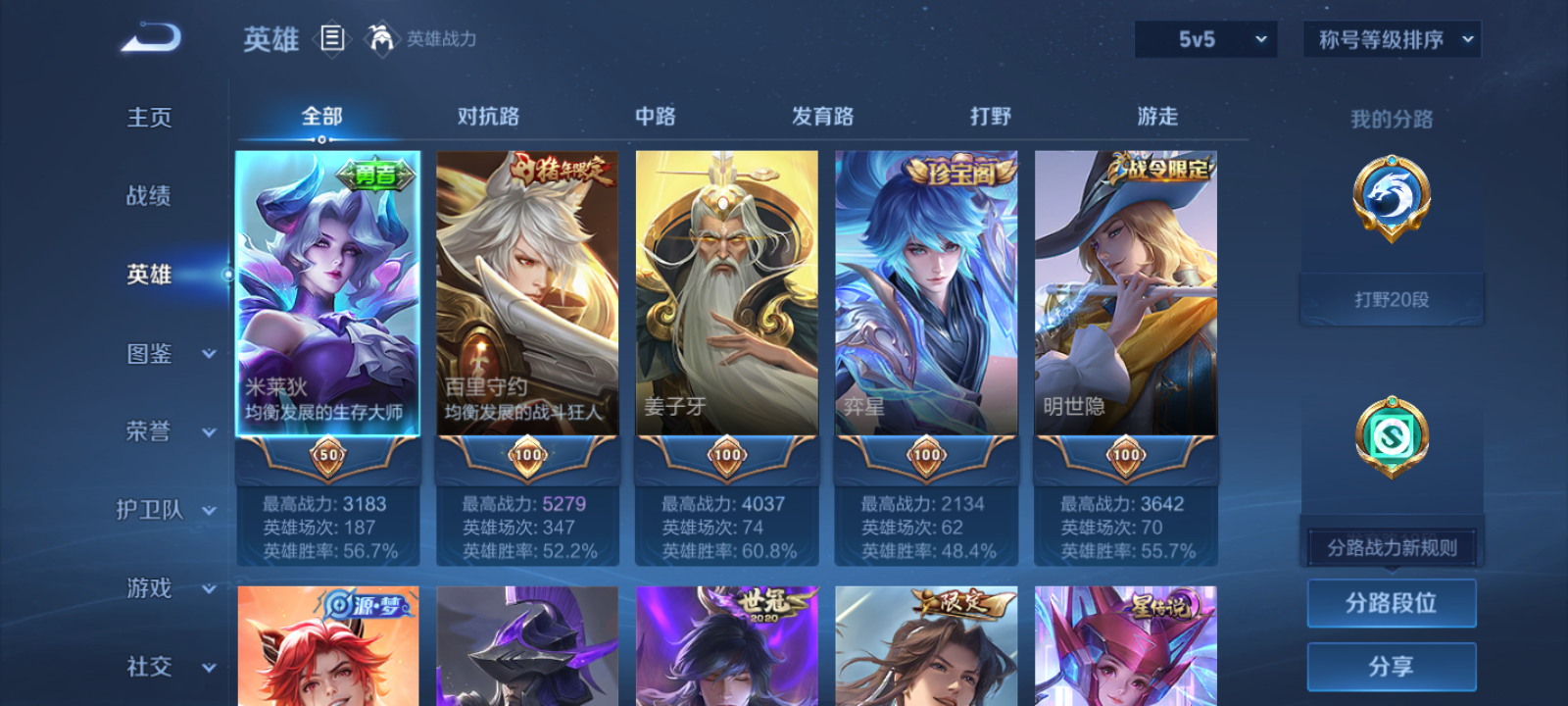This screenshot has width=1568, height=706.
Task: Switch to the 发育路 tab
Action: coord(821,116)
